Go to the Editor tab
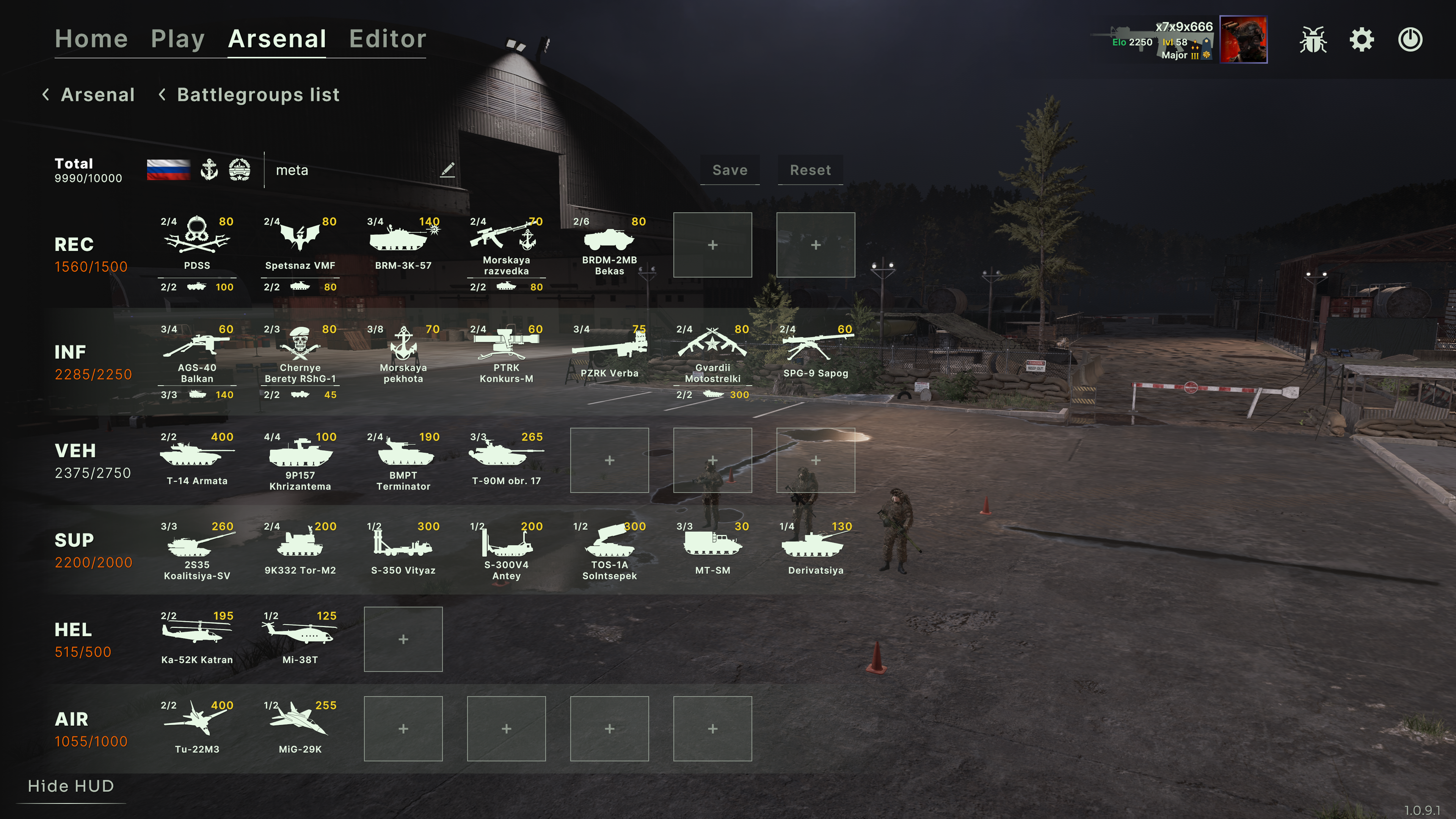The width and height of the screenshot is (1456, 819). pyautogui.click(x=387, y=39)
